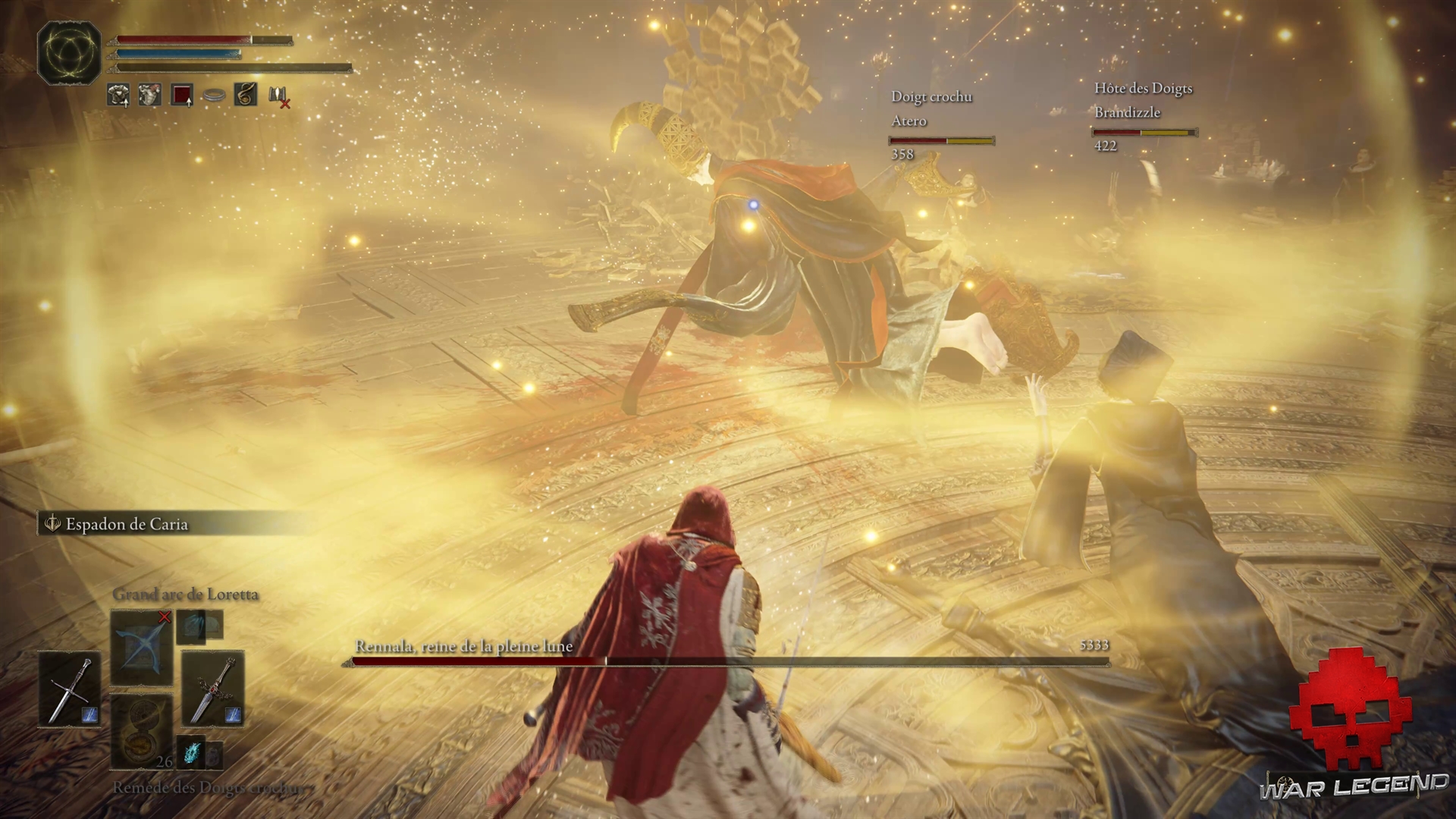Click the silver ring status icon

point(214,96)
